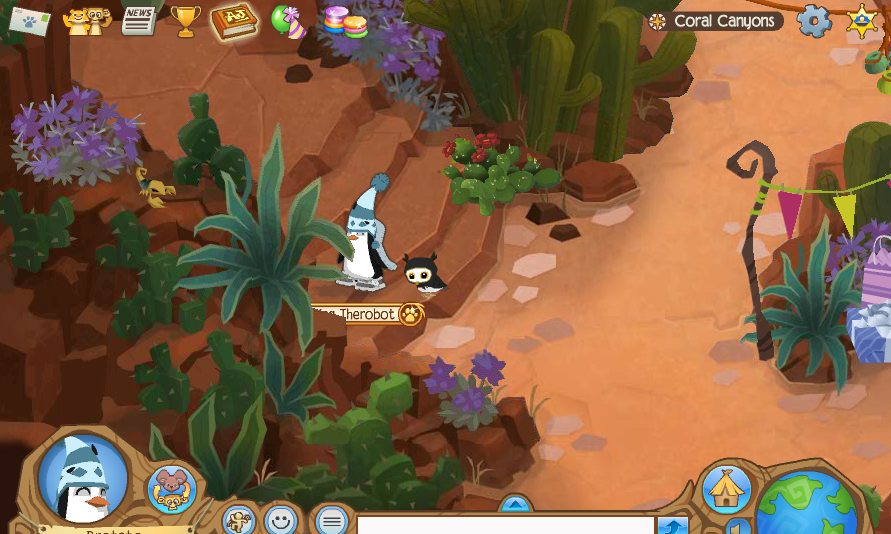This screenshot has height=534, width=891.
Task: Click the party balloon and hat icon
Action: [288, 20]
